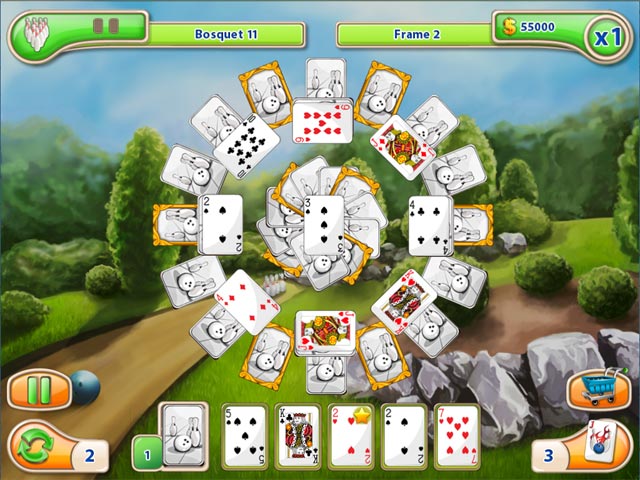Viewport: 640px width, 480px height.
Task: Choose the black King hand card
Action: [297, 437]
